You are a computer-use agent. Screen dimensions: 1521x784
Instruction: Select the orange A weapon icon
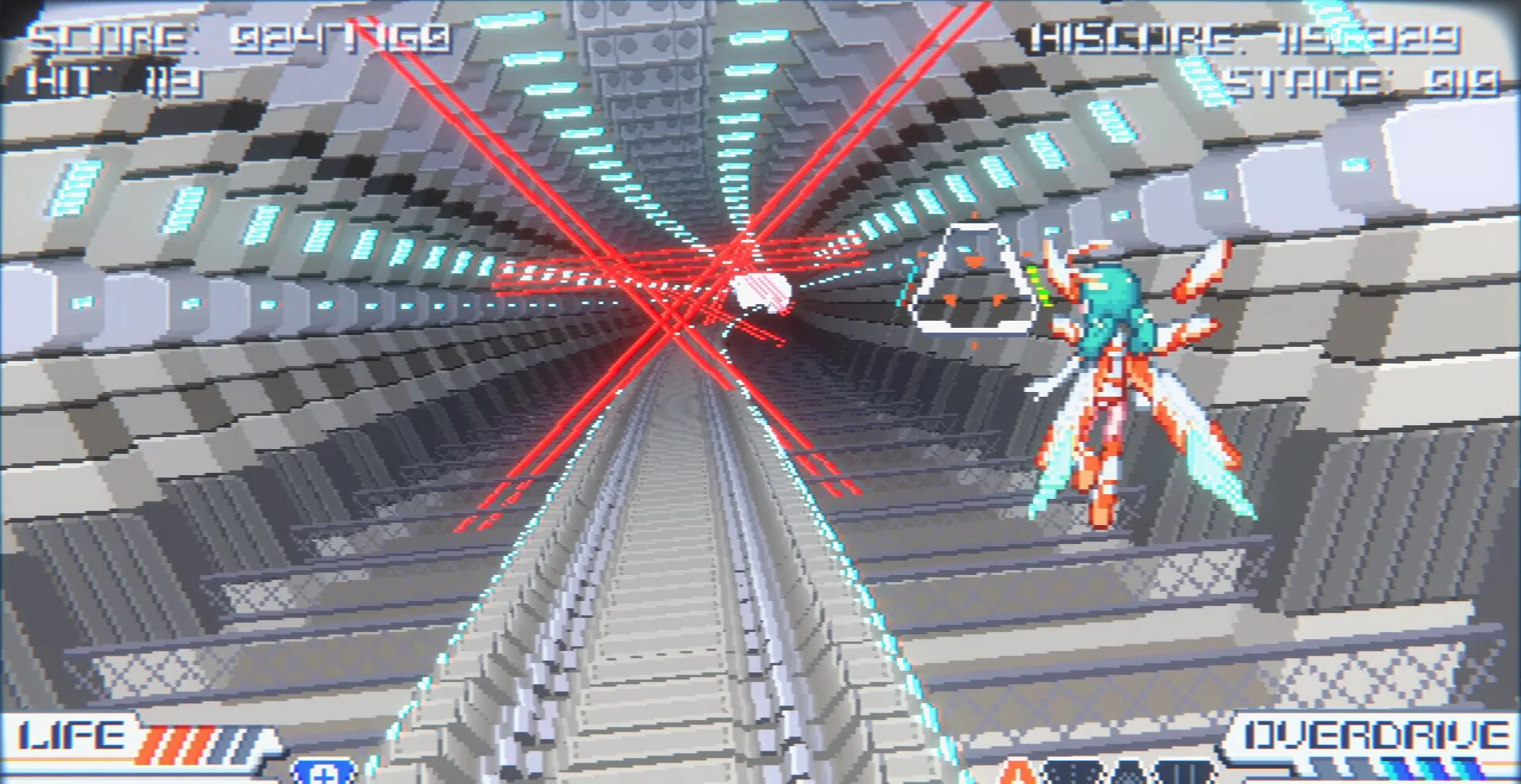tap(1020, 772)
